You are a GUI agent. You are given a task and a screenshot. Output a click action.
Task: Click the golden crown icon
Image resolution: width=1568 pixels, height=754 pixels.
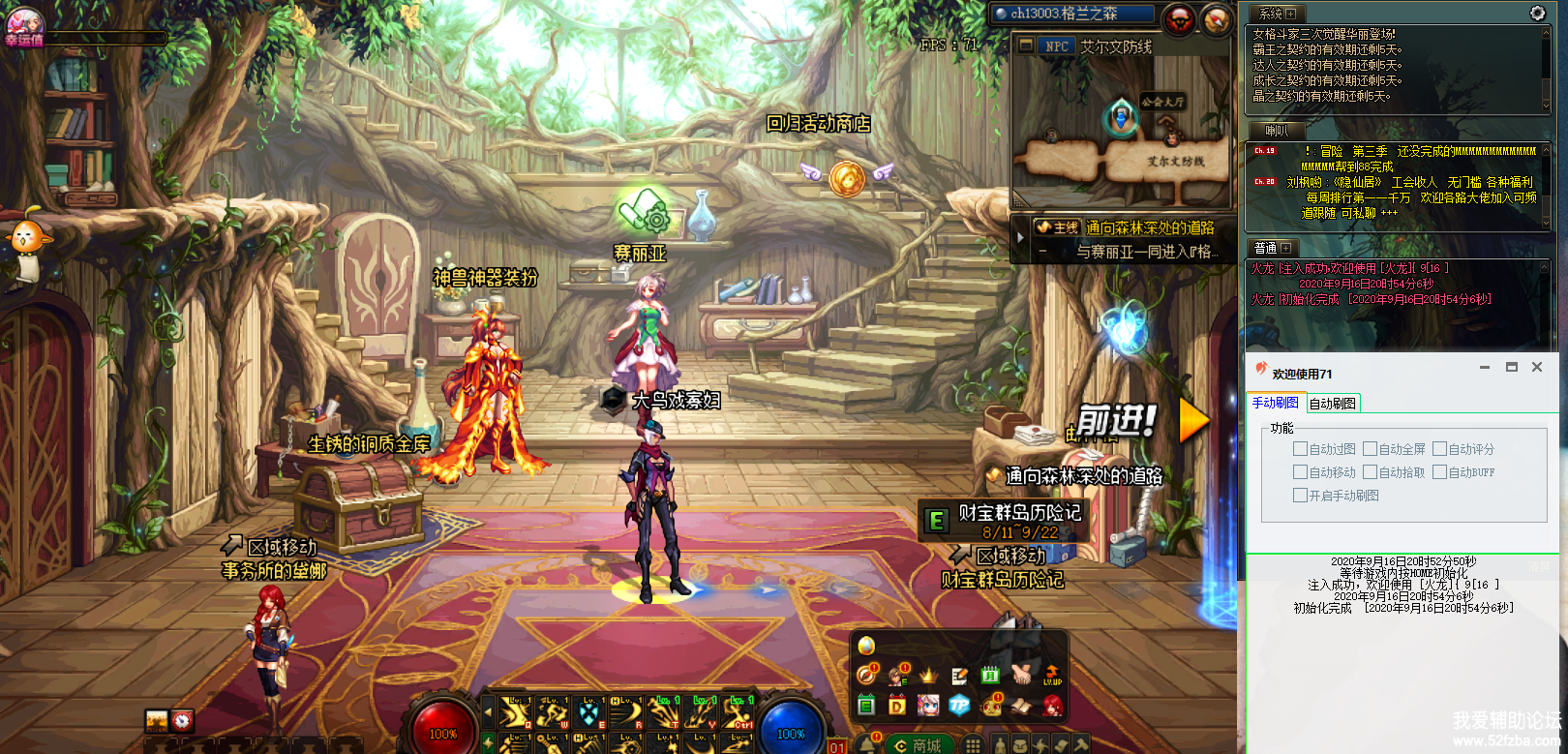pos(928,676)
